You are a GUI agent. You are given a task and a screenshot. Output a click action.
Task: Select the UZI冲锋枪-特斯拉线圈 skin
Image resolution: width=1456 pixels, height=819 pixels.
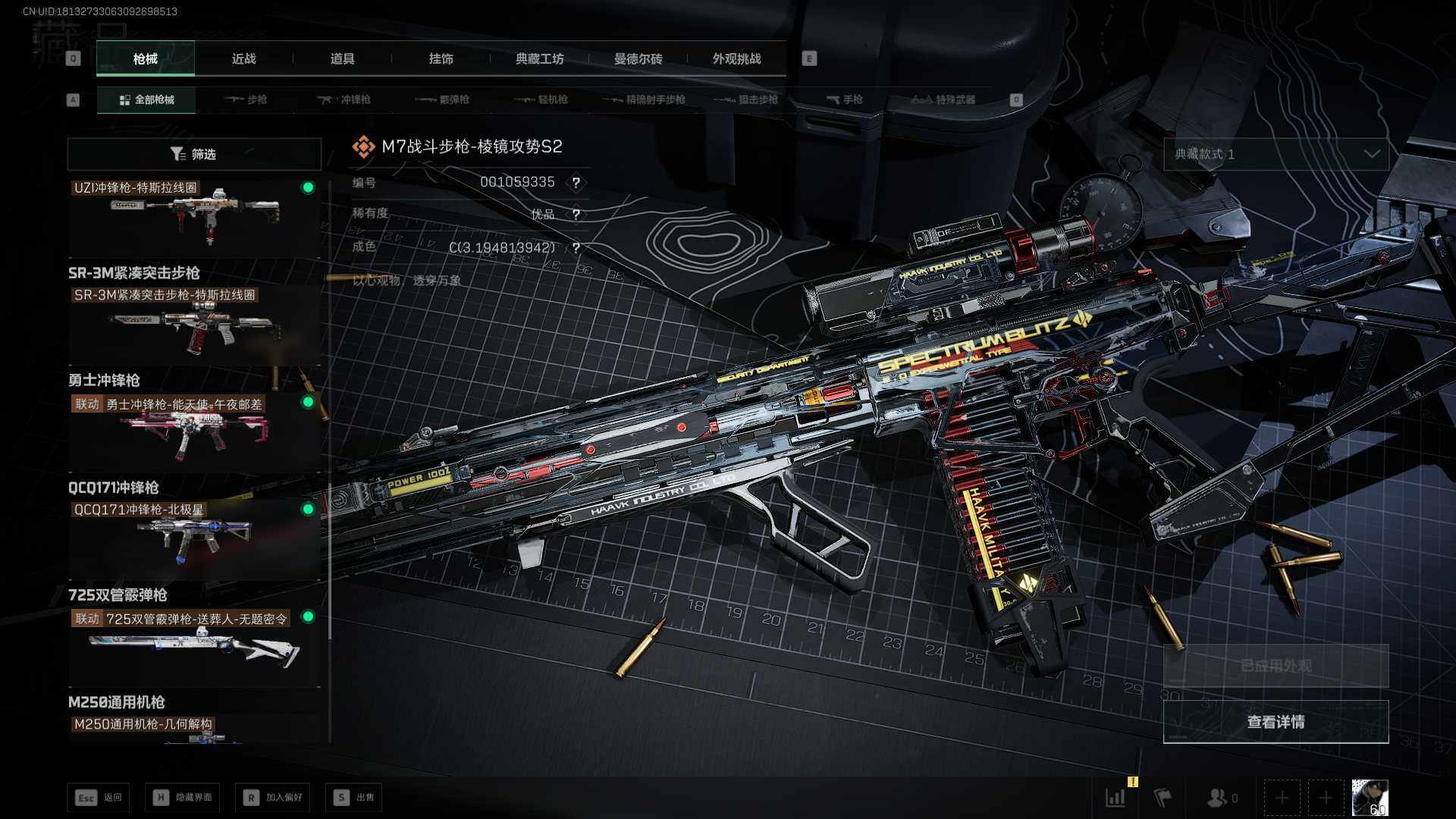tap(194, 218)
